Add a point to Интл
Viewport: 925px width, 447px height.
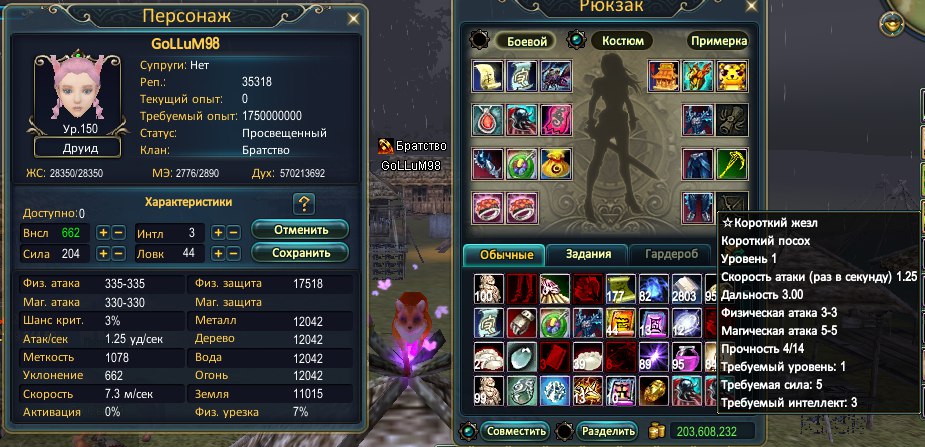coord(218,232)
